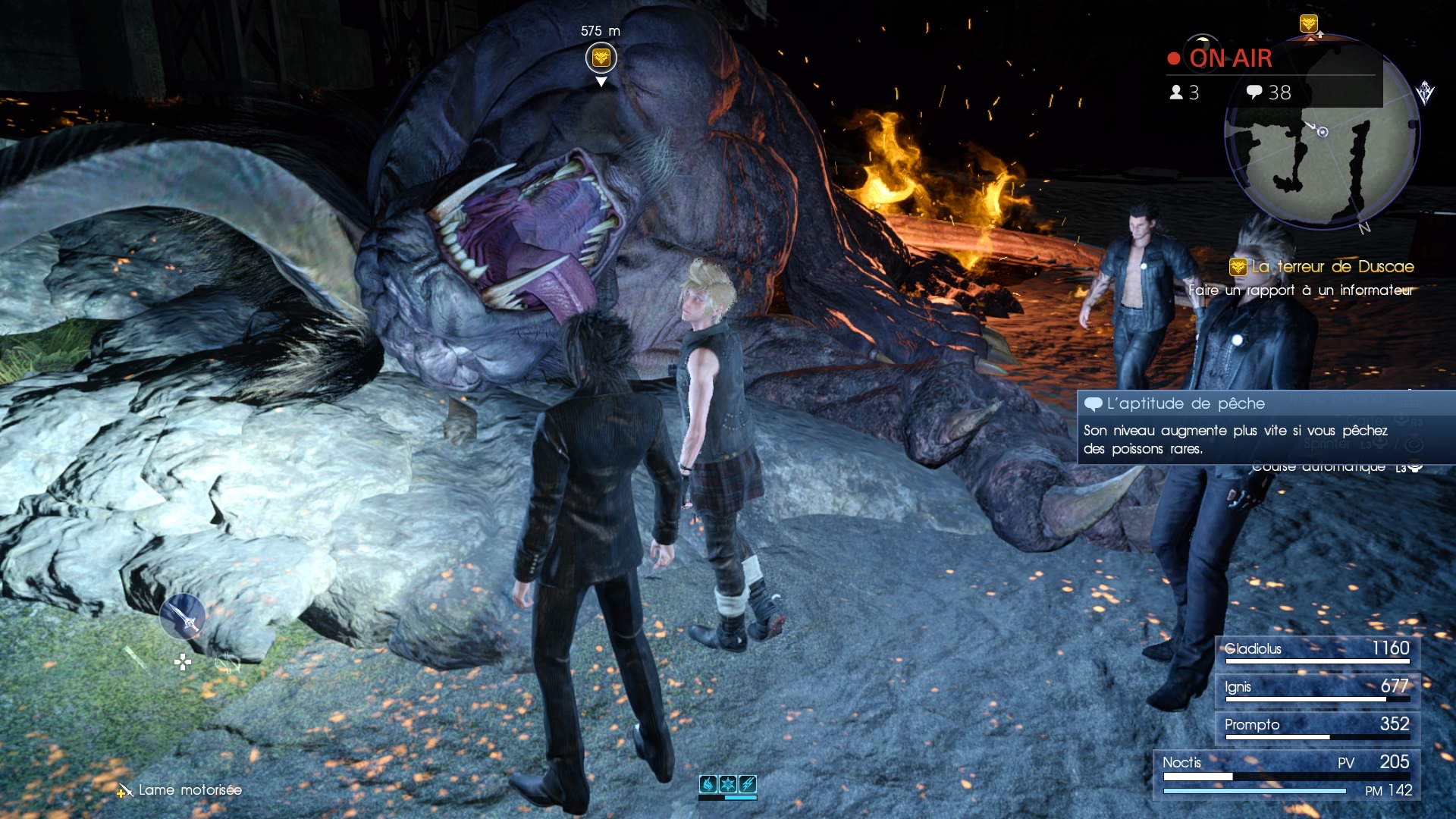Image resolution: width=1456 pixels, height=819 pixels.
Task: Click the L'aptitude de pêche tip box
Action: pyautogui.click(x=1266, y=427)
